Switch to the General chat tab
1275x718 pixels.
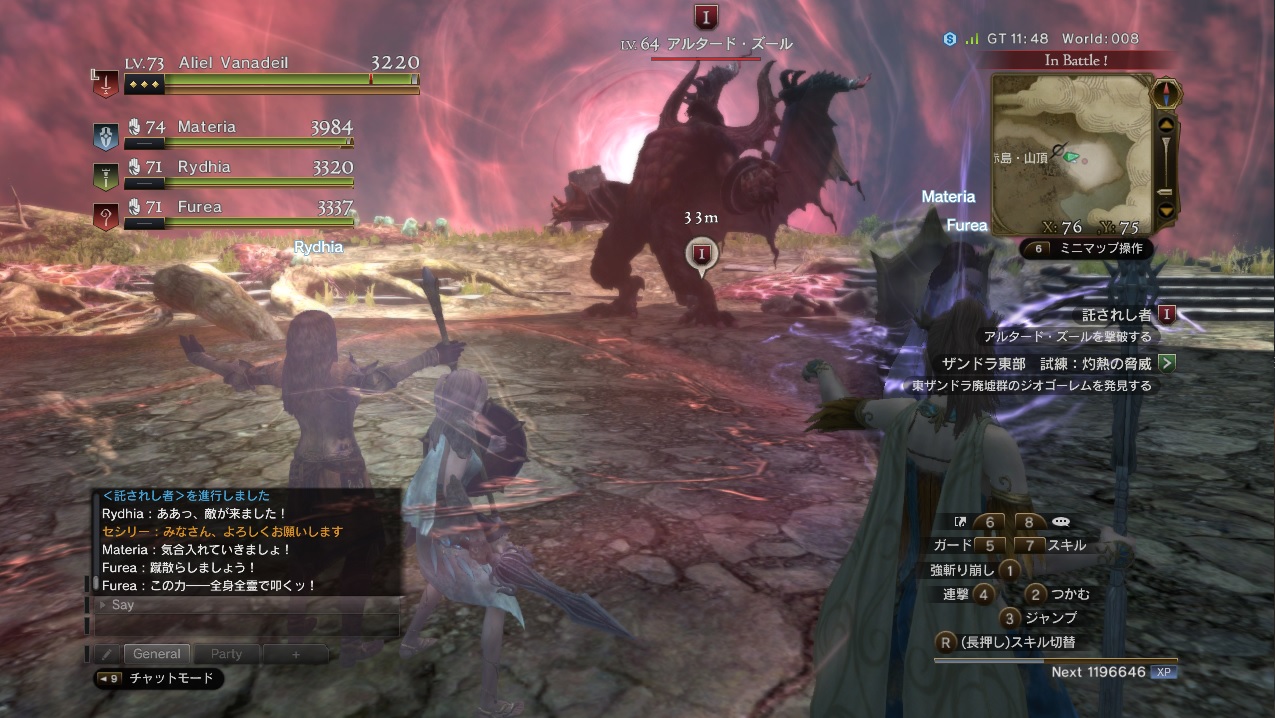pyautogui.click(x=157, y=654)
